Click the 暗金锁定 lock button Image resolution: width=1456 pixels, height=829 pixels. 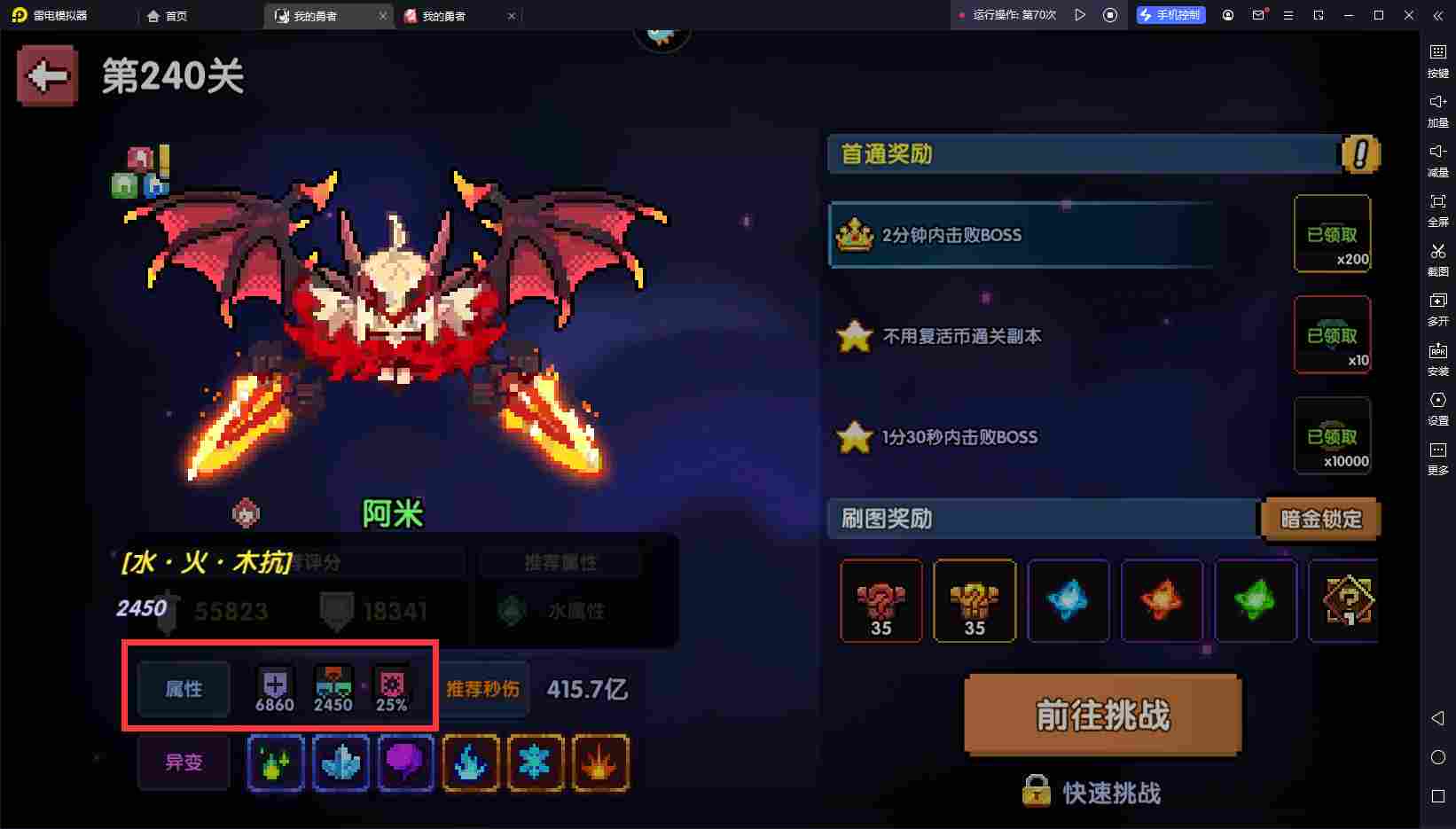[1319, 519]
